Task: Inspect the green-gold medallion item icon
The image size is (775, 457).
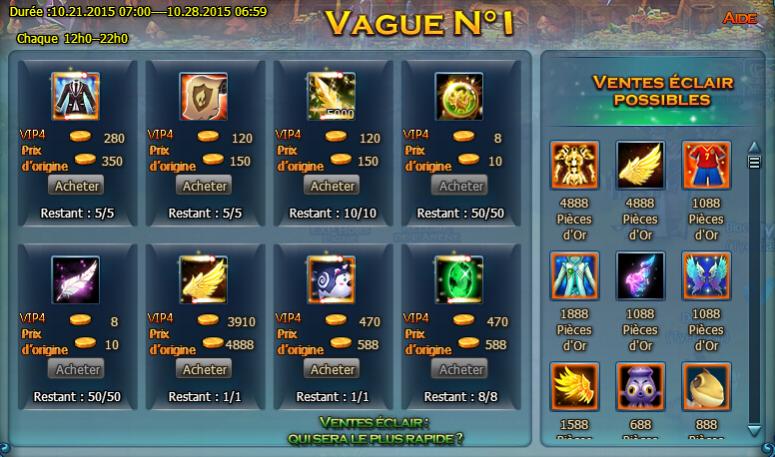Action: click(460, 97)
